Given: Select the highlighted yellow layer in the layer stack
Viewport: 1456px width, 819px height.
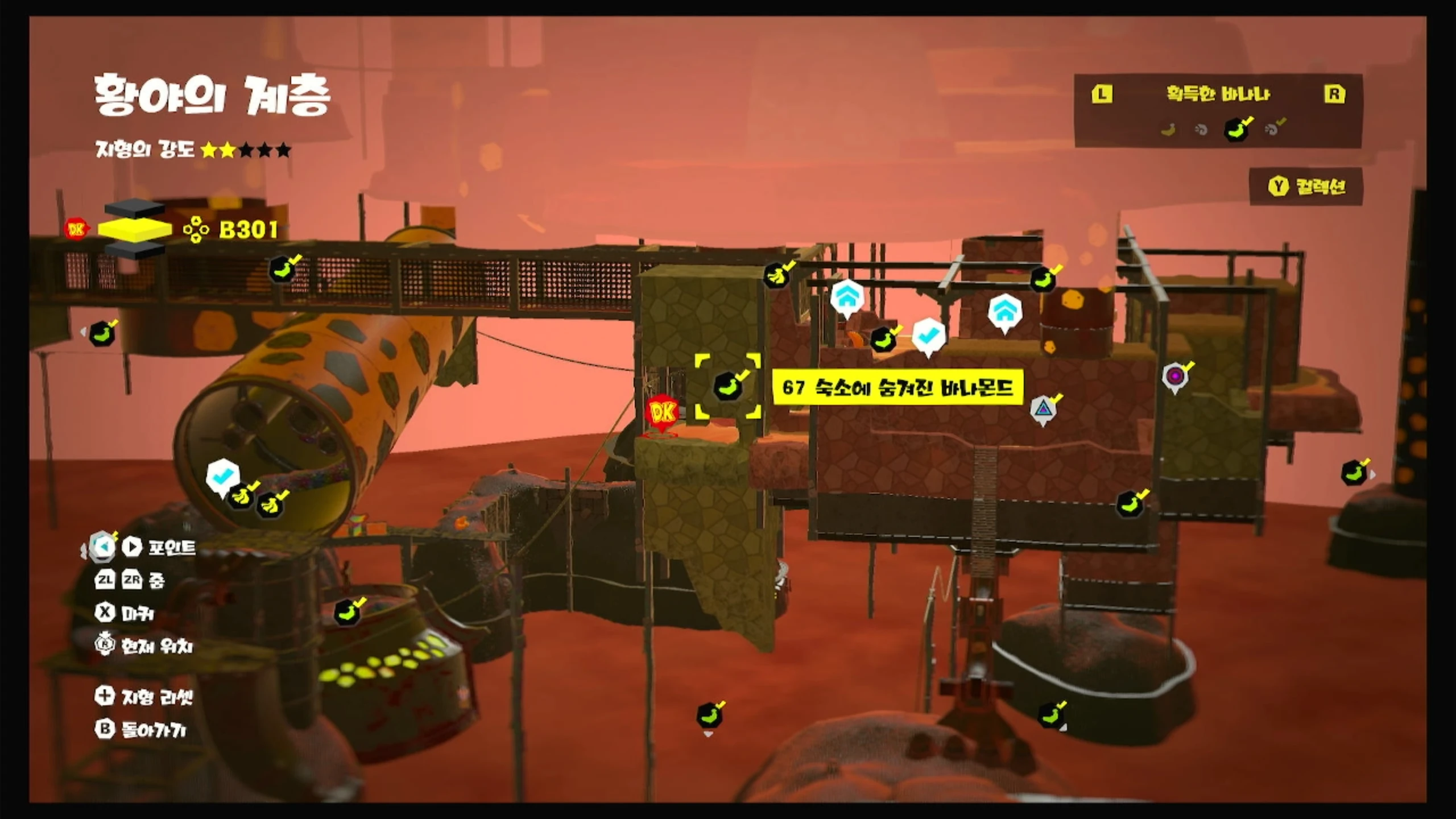Looking at the screenshot, I should click(135, 229).
